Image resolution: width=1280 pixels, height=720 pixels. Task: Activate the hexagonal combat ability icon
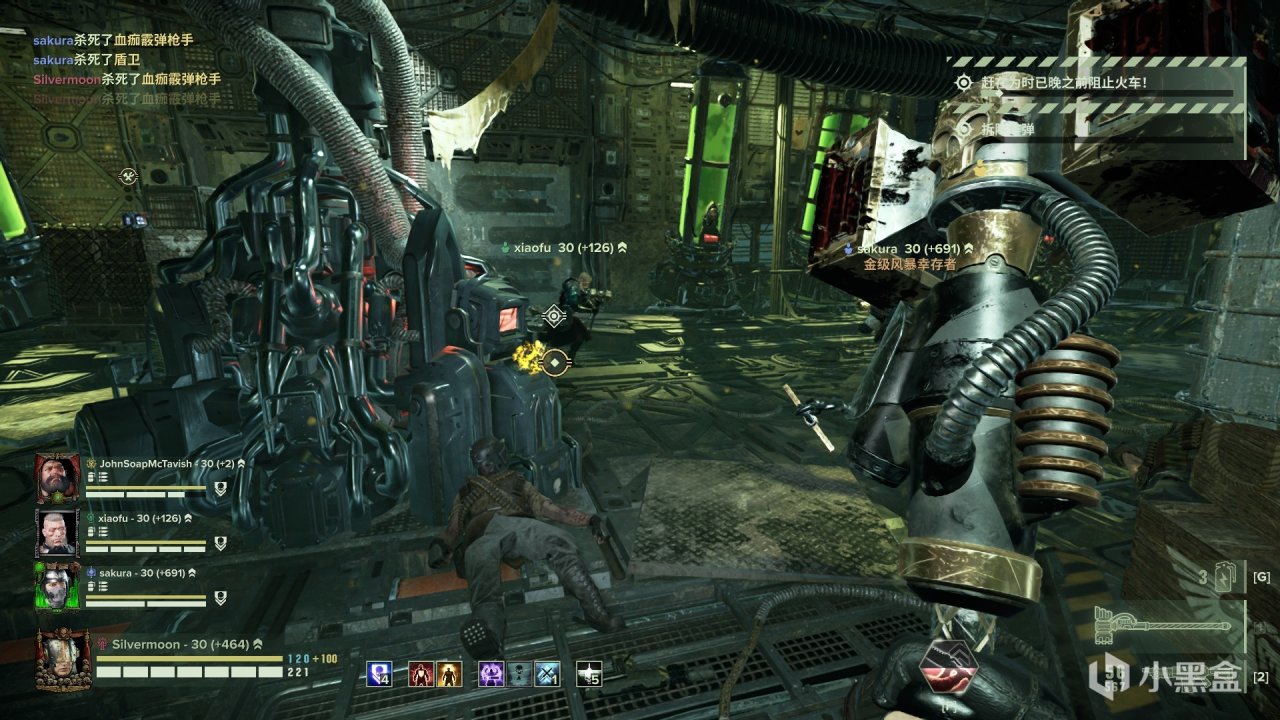pos(946,667)
